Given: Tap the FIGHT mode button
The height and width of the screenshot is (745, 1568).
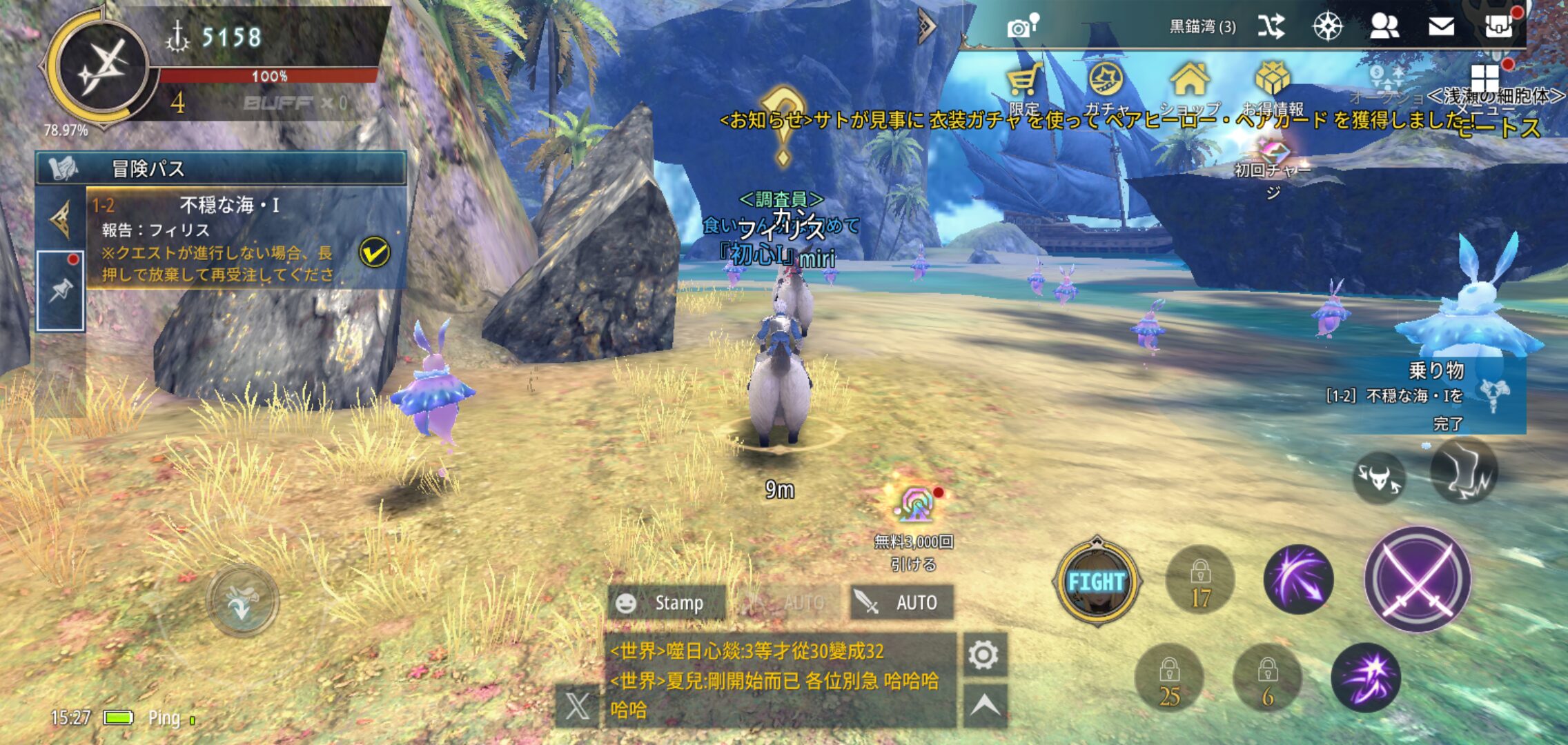Looking at the screenshot, I should 1096,582.
